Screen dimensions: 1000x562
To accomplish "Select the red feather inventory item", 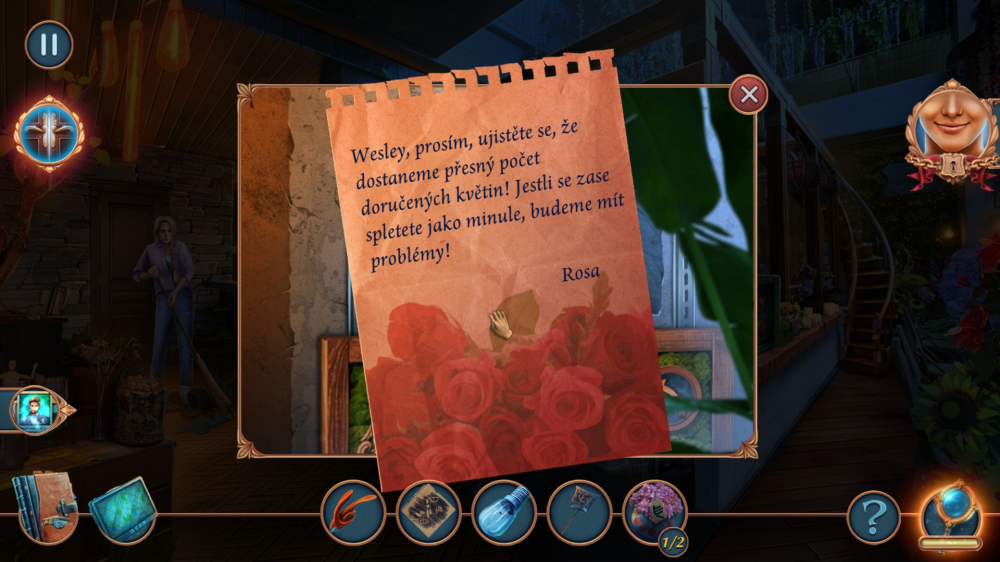I will 353,514.
